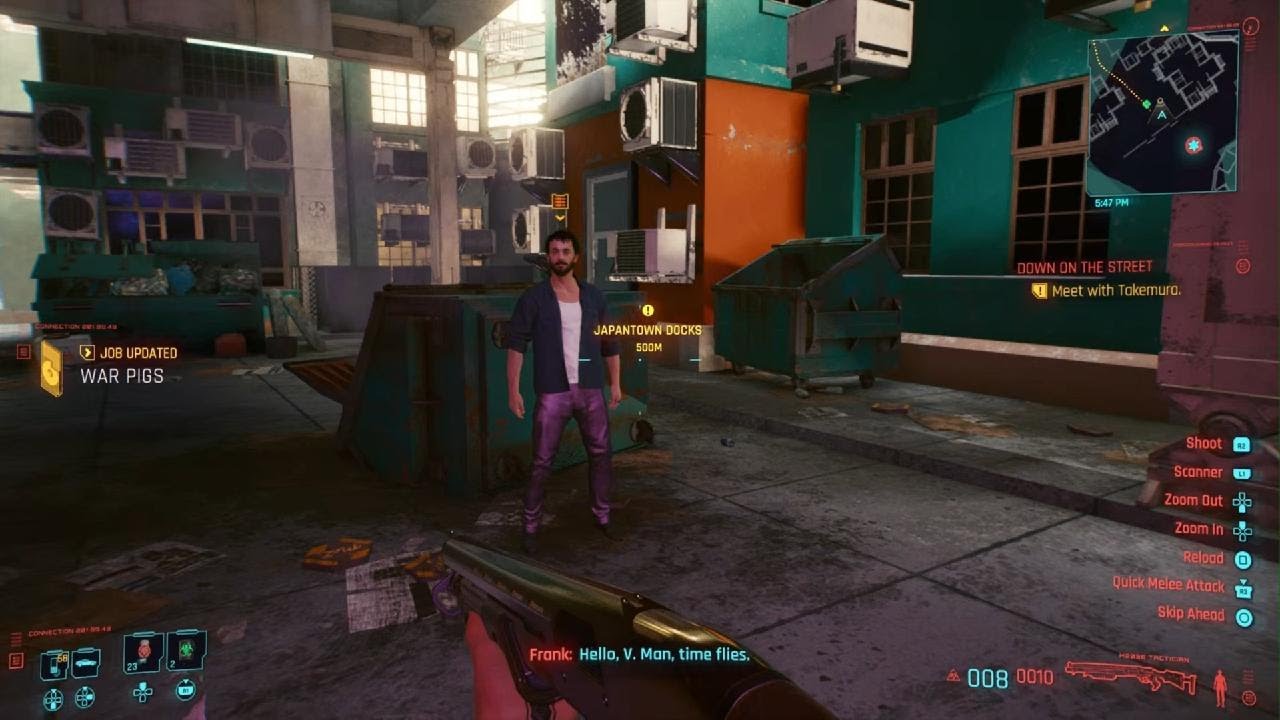Click the Zoom In d-pad control
1280x720 pixels.
(x=1243, y=531)
